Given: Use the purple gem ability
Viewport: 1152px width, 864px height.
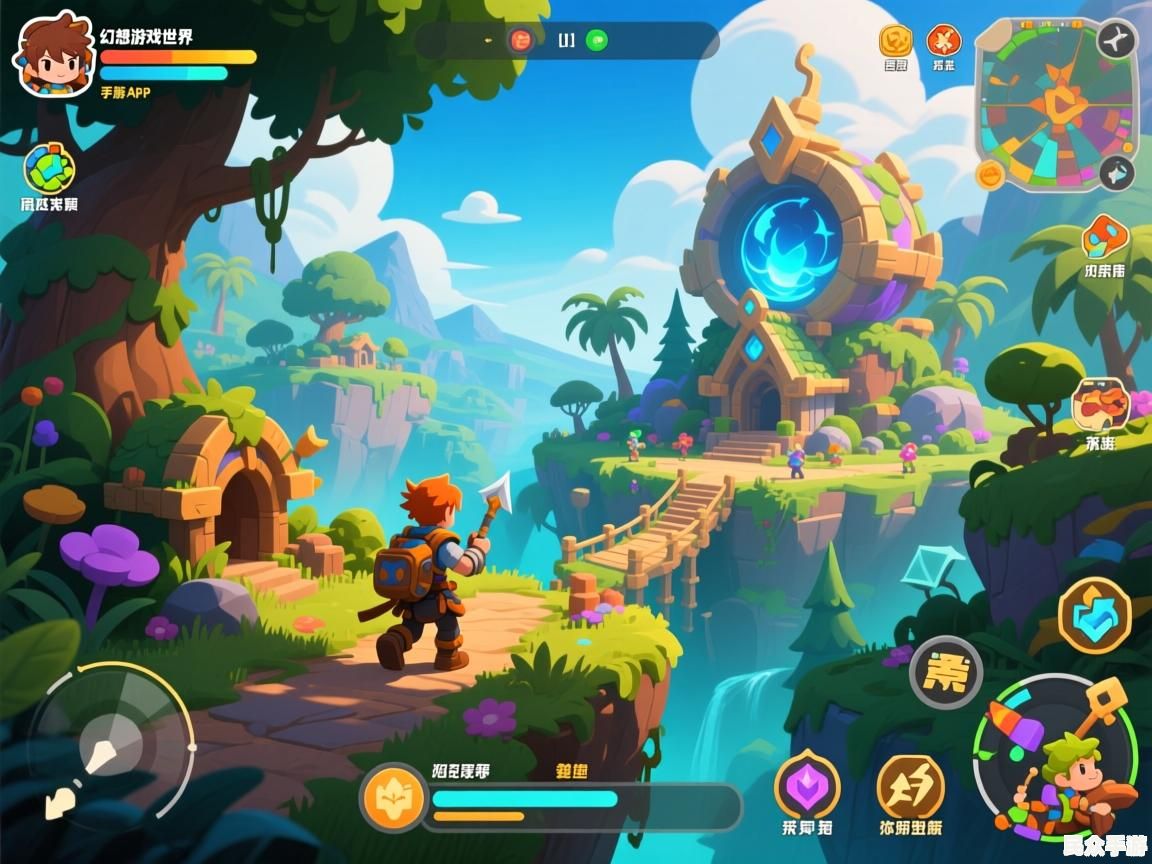Looking at the screenshot, I should click(x=807, y=786).
